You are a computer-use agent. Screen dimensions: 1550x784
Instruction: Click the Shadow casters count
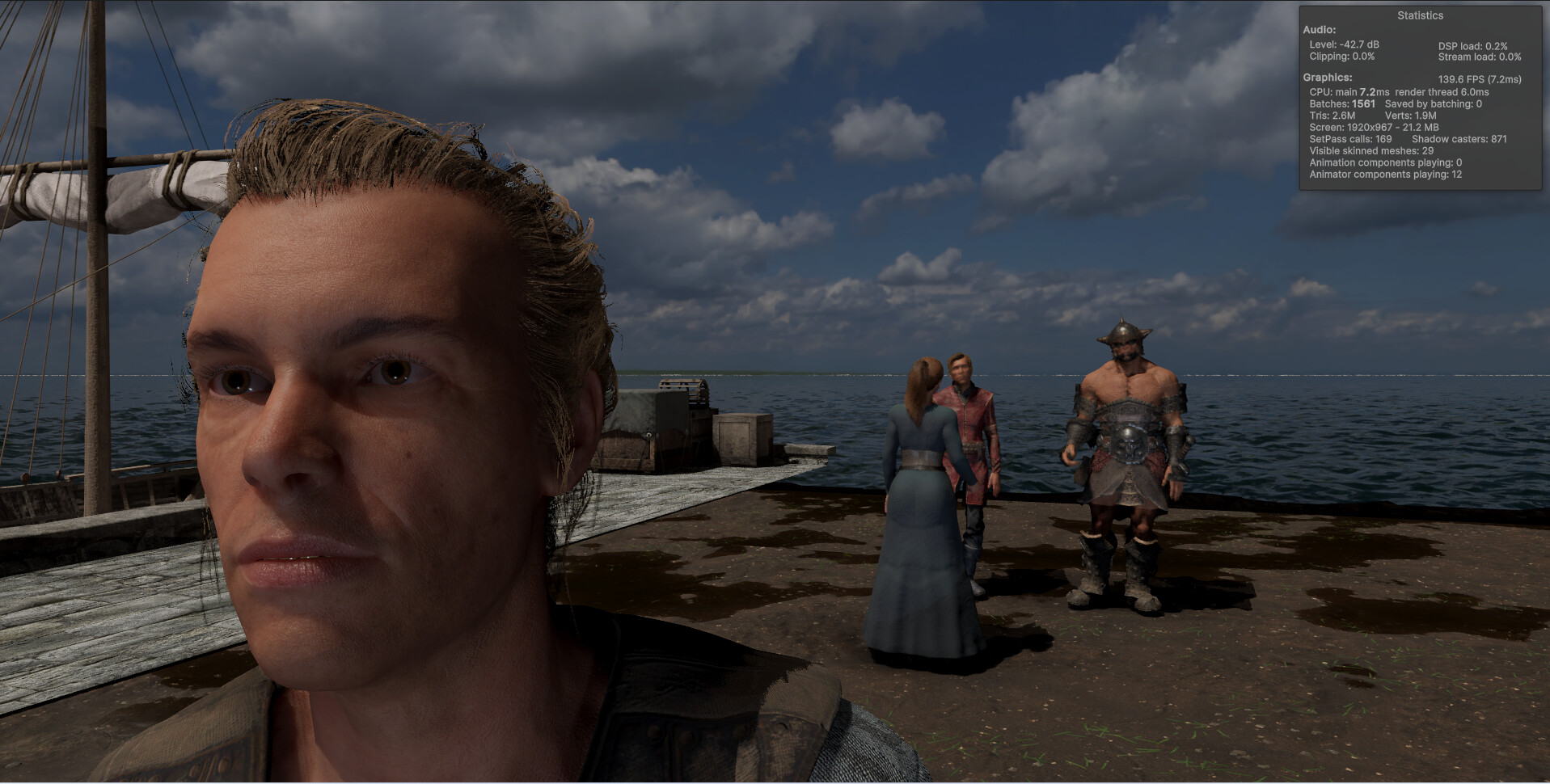pyautogui.click(x=1458, y=139)
